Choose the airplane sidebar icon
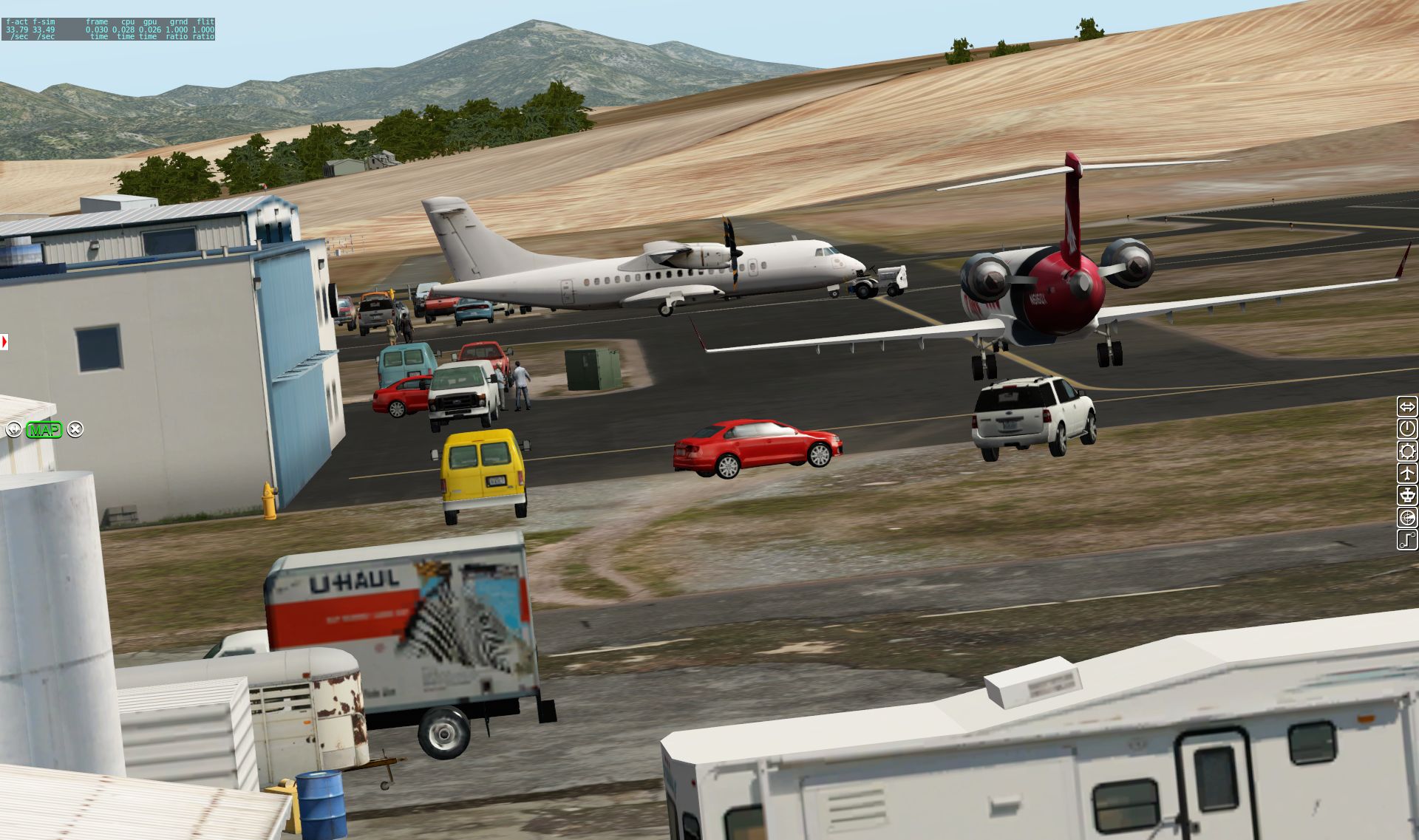This screenshot has width=1419, height=840. 1407,473
